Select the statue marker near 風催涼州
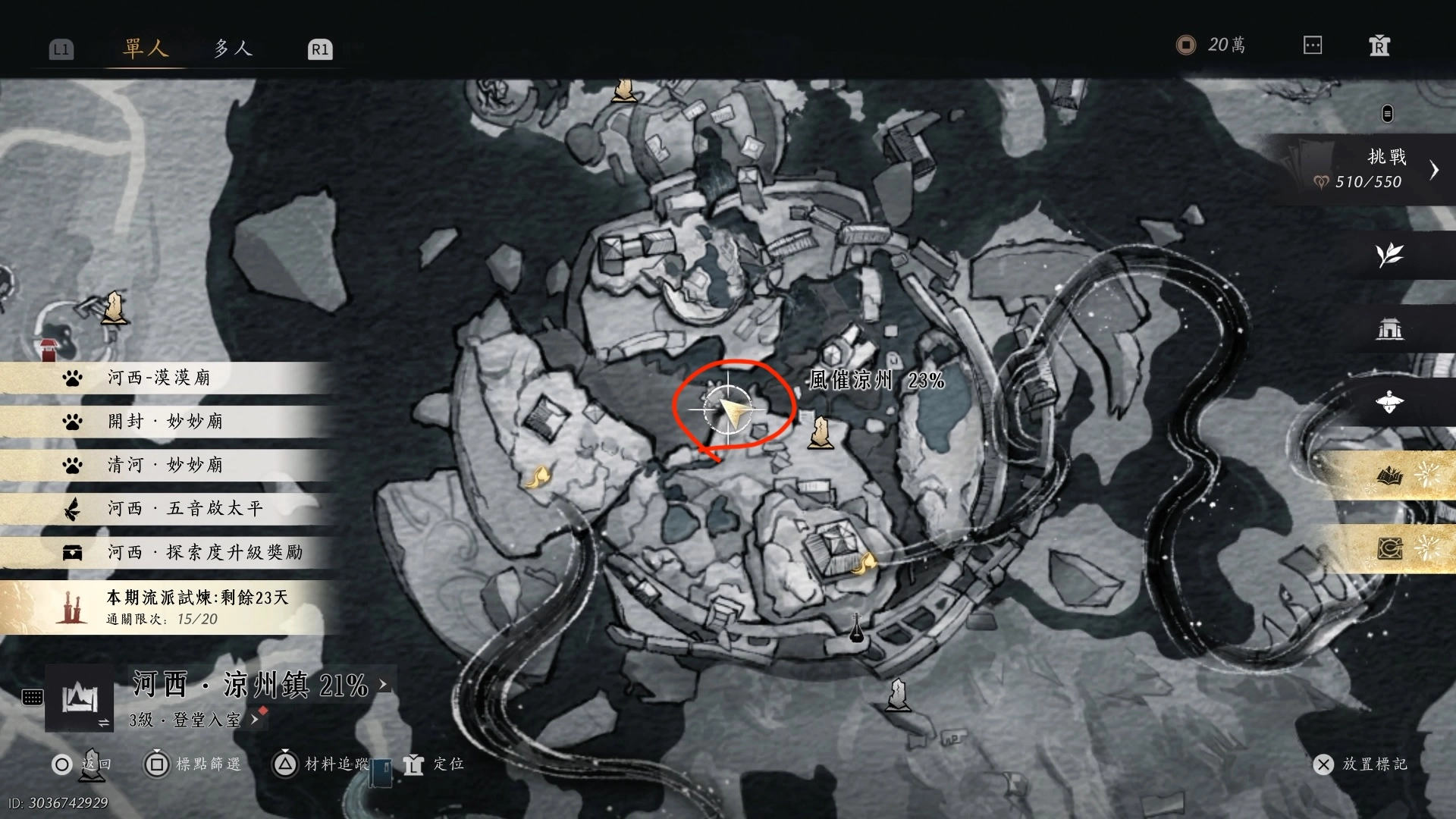 pyautogui.click(x=820, y=433)
